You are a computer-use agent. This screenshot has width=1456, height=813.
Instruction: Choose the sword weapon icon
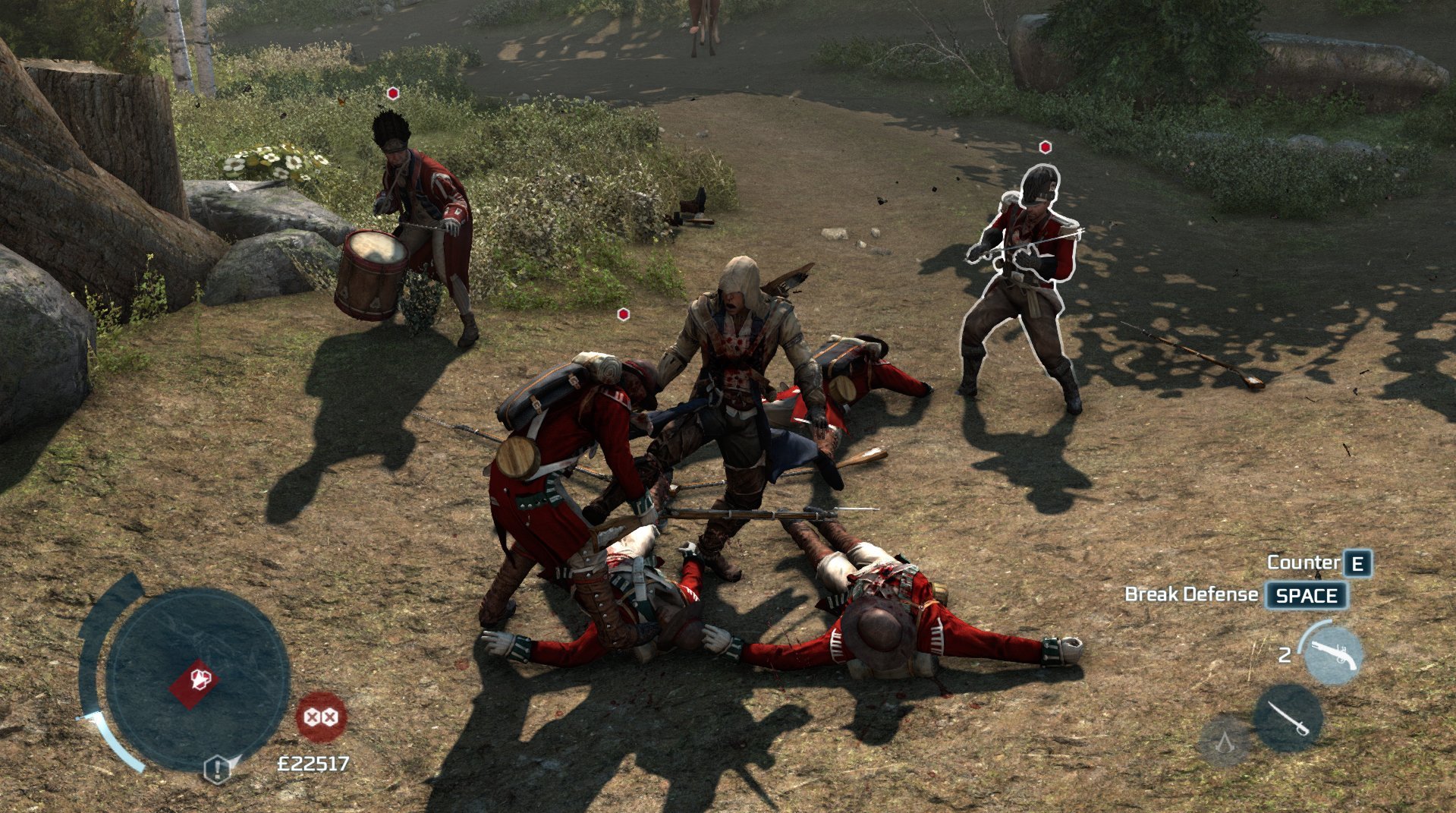1288,718
